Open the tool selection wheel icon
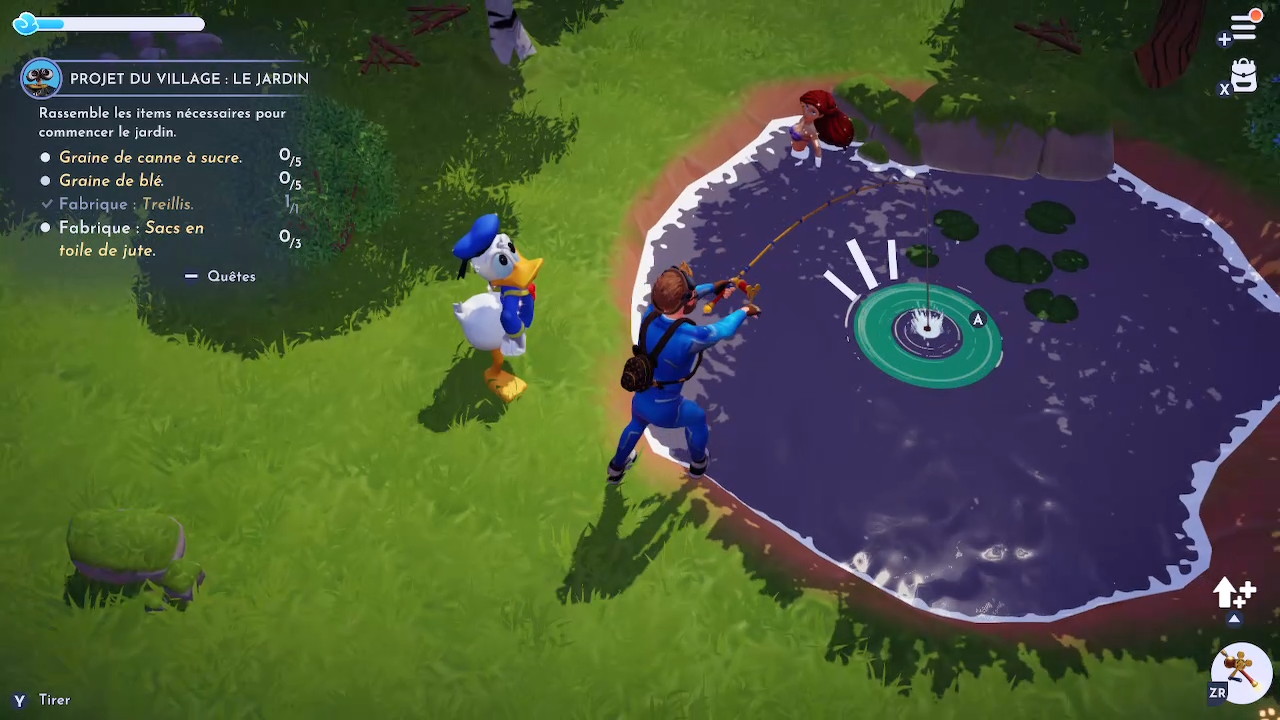The image size is (1280, 720). pyautogui.click(x=1241, y=671)
